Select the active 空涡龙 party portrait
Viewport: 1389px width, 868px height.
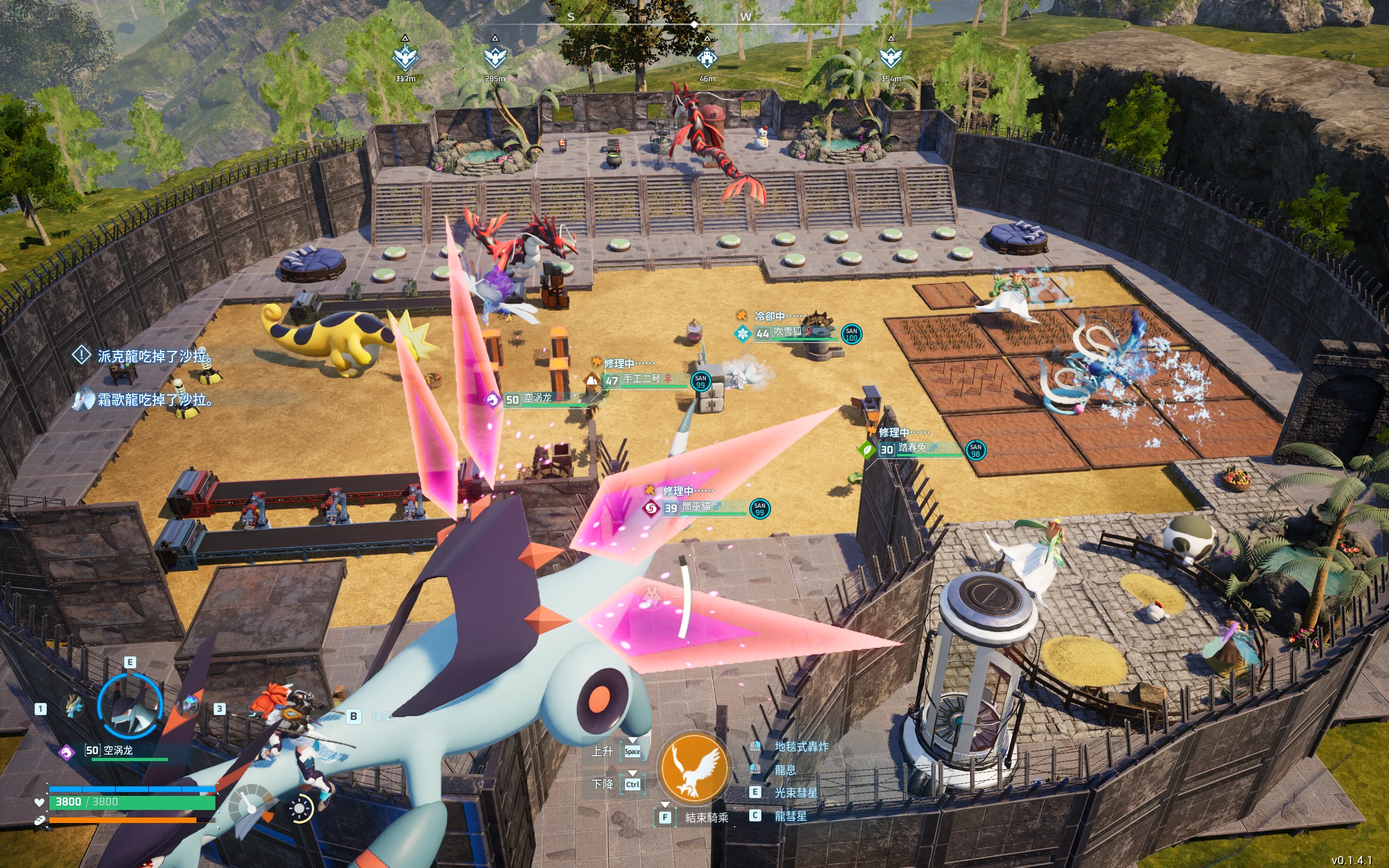pos(130,706)
